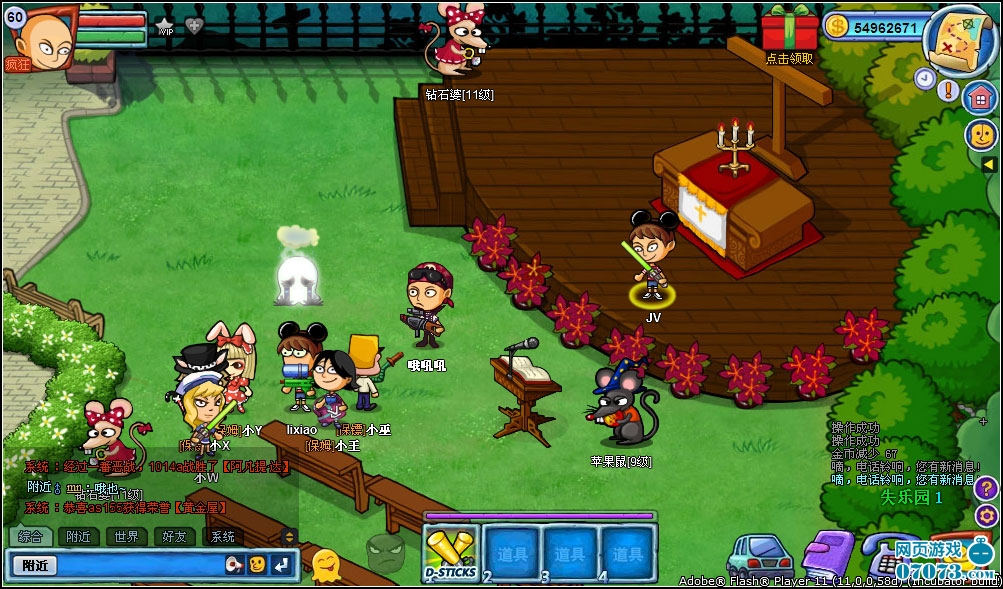1003x589 pixels.
Task: Open settings via the gear button
Action: coord(986,516)
